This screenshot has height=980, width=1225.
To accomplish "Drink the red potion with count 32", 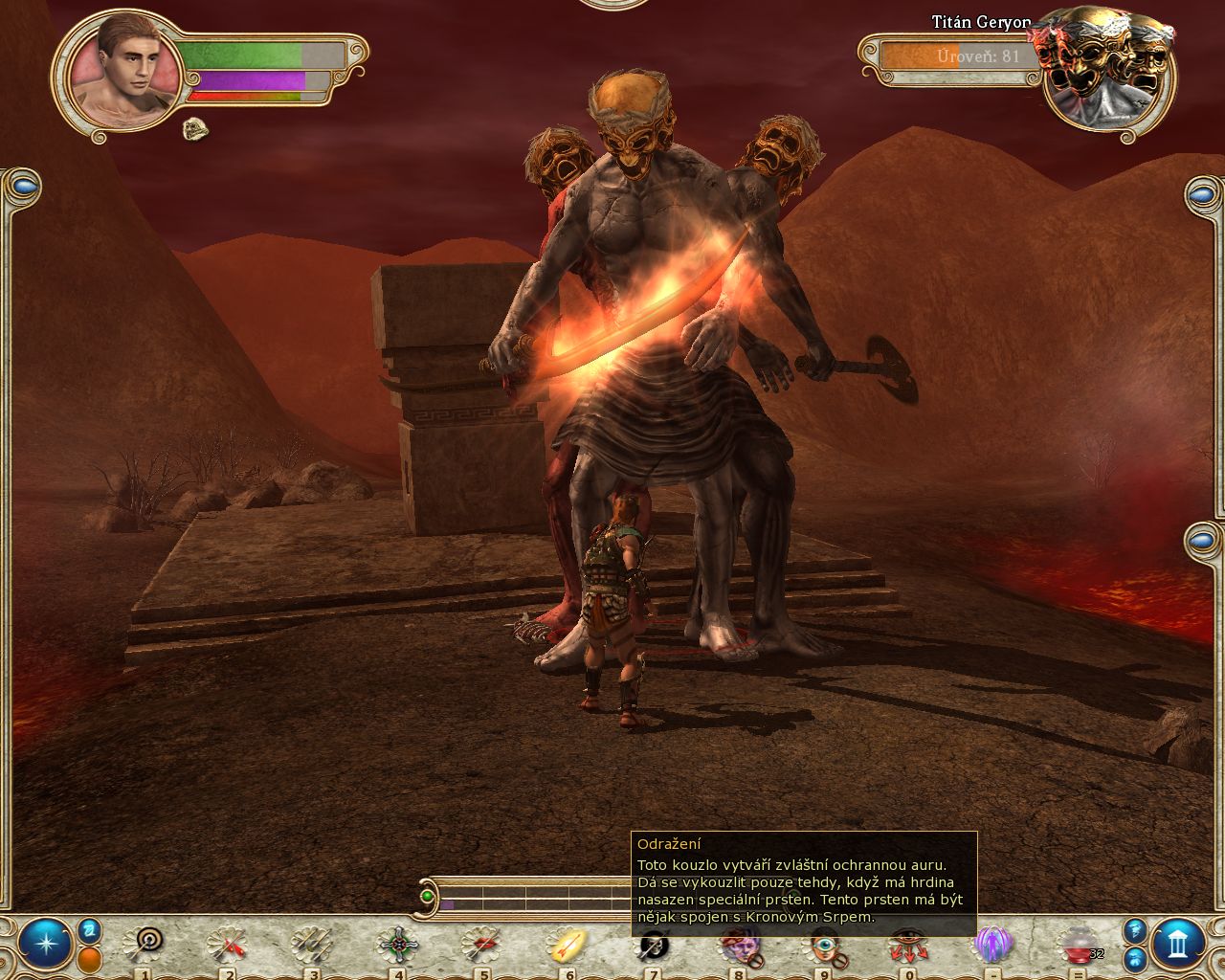I will click(1079, 946).
